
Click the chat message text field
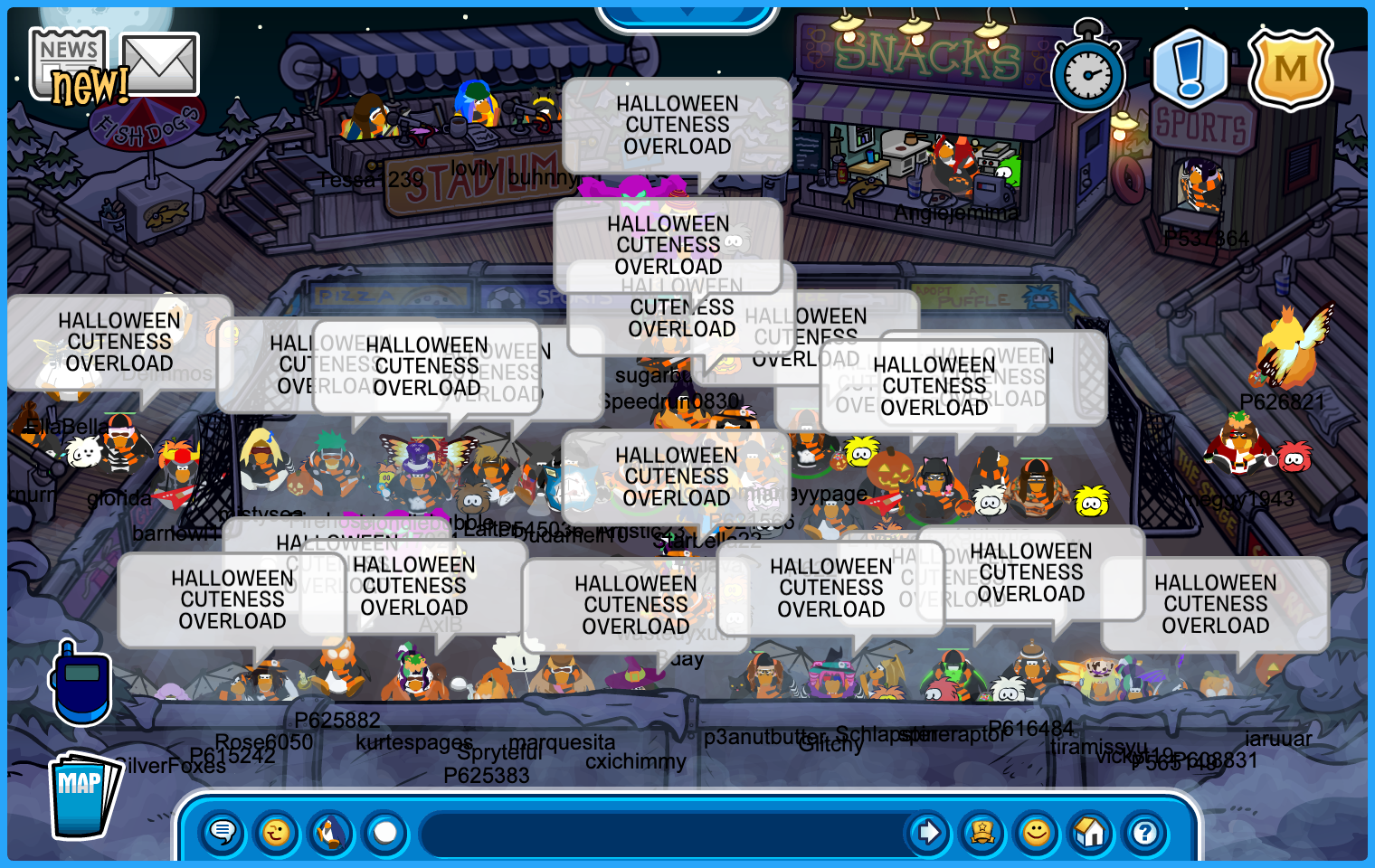tap(660, 832)
